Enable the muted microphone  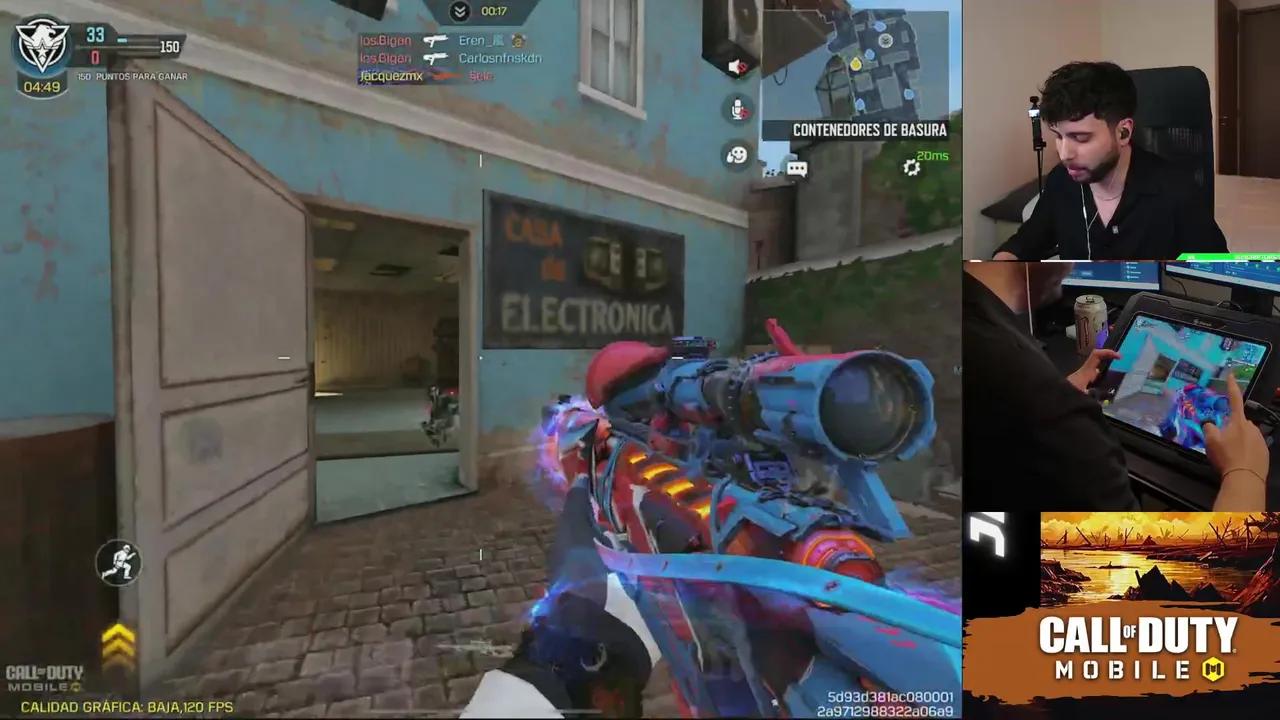tap(737, 108)
